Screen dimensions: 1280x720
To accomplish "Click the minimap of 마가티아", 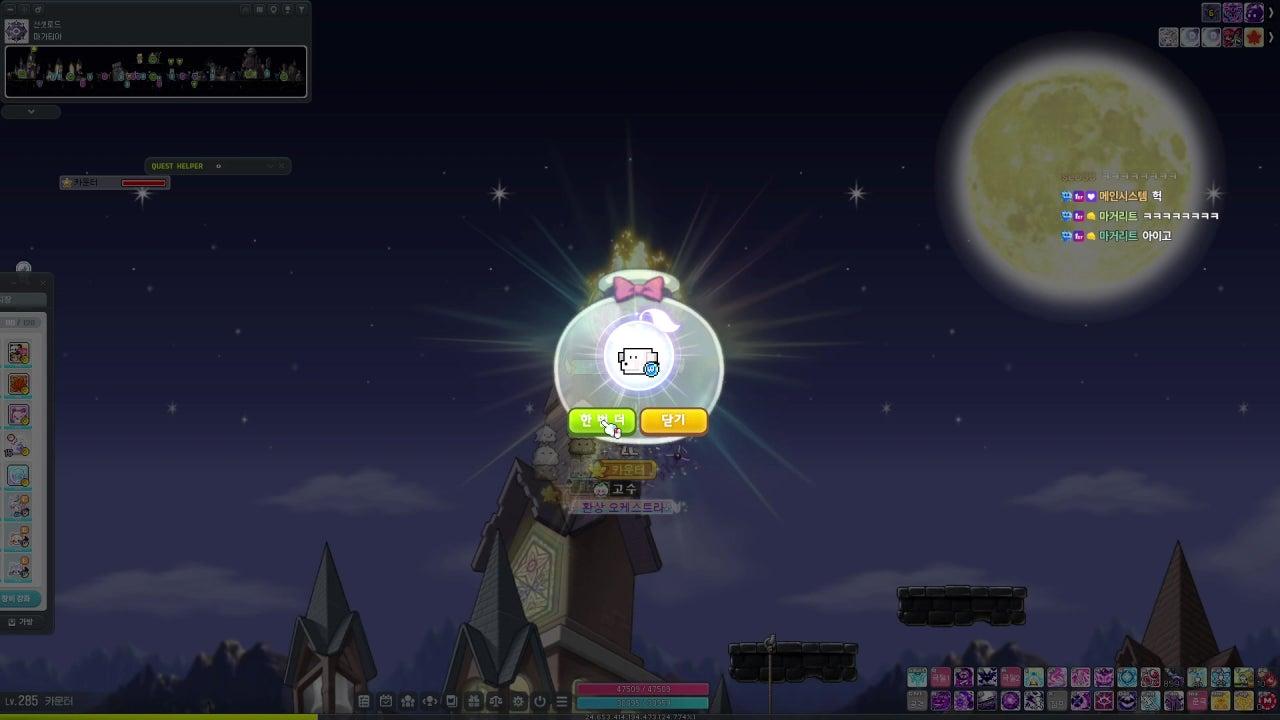I will 156,72.
